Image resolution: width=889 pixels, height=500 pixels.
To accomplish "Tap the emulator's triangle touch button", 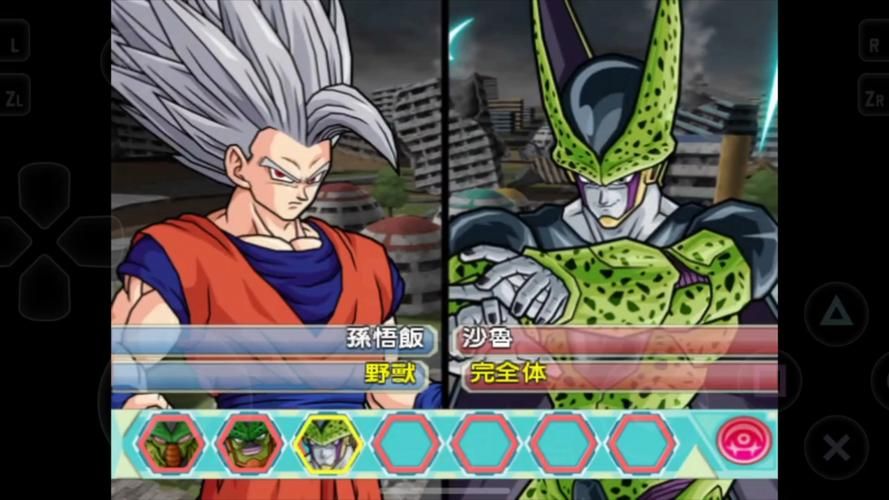I will [x=836, y=314].
